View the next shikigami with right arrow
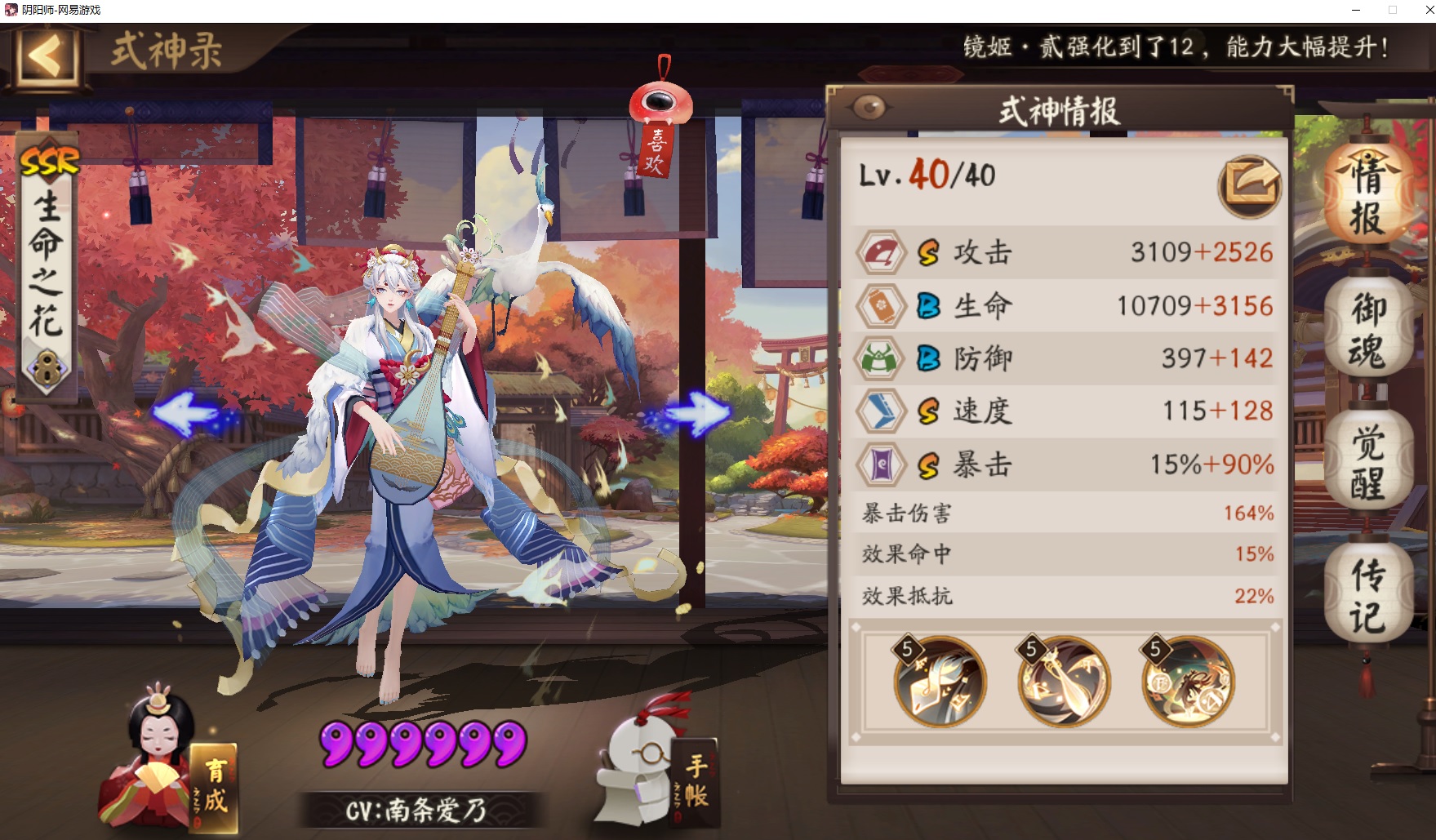Screen dimensions: 1436x840 point(700,412)
